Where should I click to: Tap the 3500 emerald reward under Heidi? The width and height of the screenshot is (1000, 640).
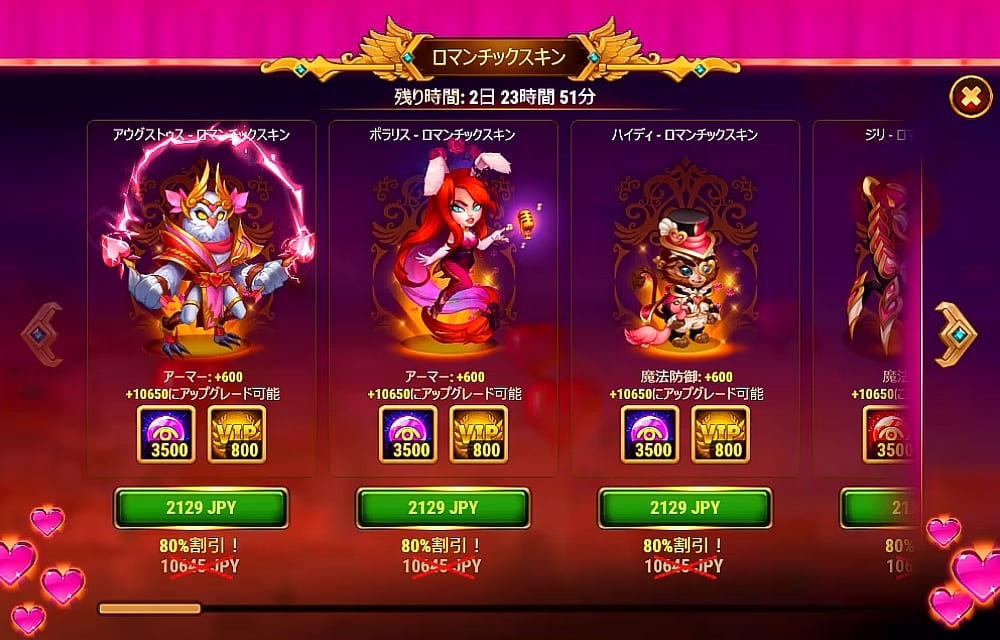click(650, 434)
